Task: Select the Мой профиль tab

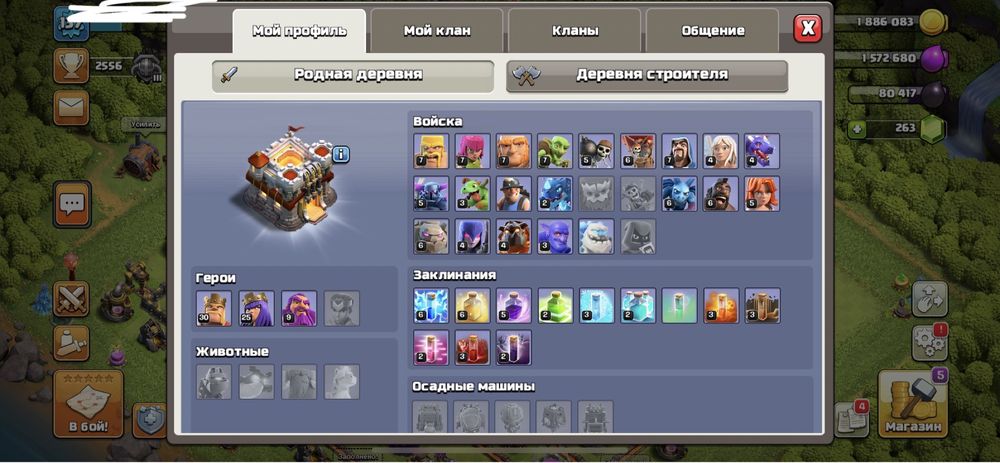Action: click(x=299, y=31)
